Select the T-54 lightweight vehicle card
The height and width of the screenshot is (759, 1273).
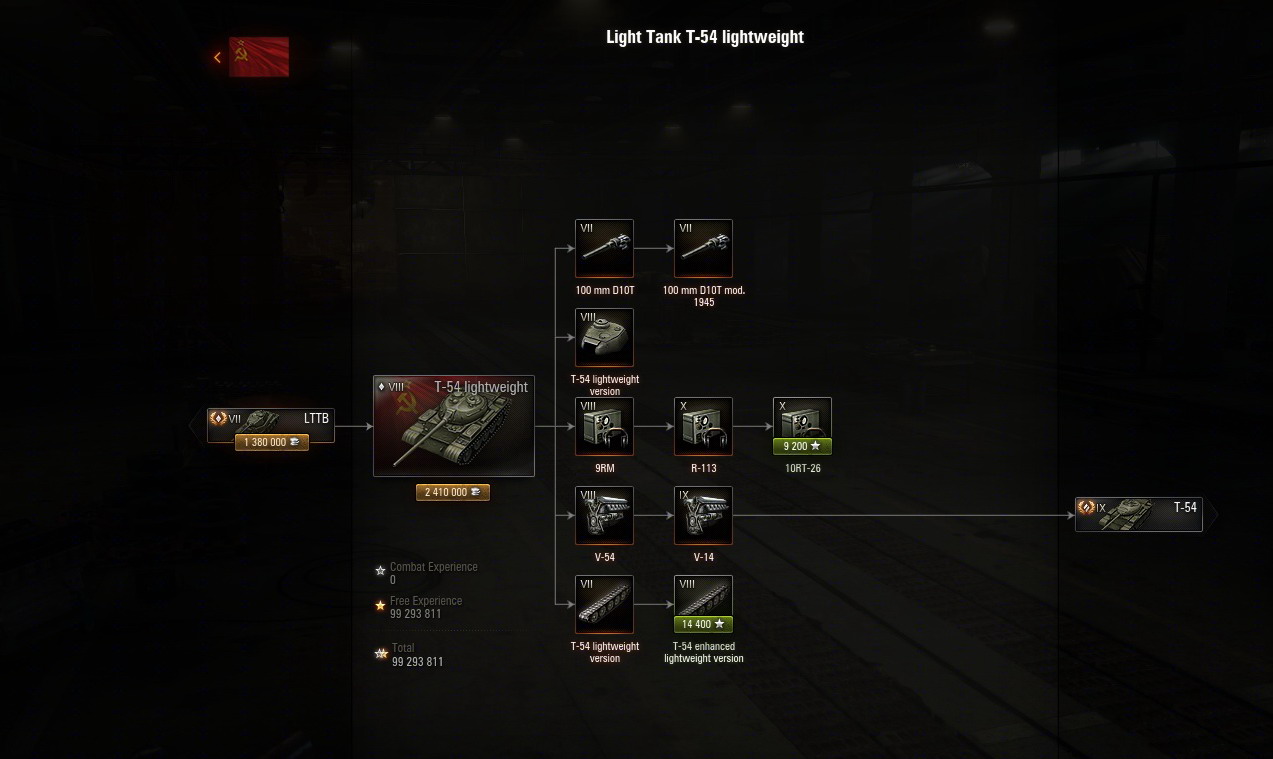click(x=453, y=426)
